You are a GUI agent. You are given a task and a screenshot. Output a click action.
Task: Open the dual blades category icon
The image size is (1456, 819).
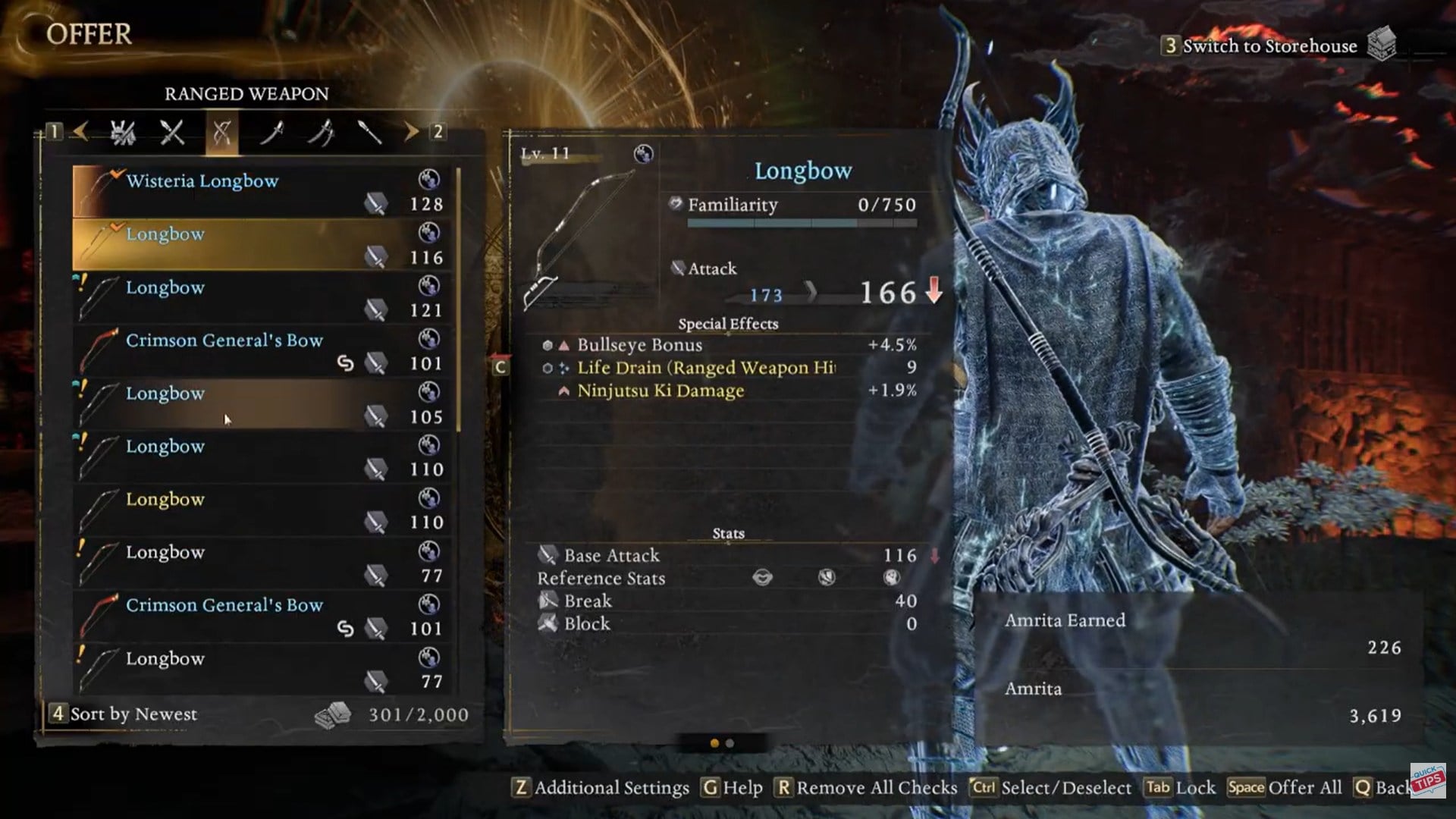click(324, 133)
